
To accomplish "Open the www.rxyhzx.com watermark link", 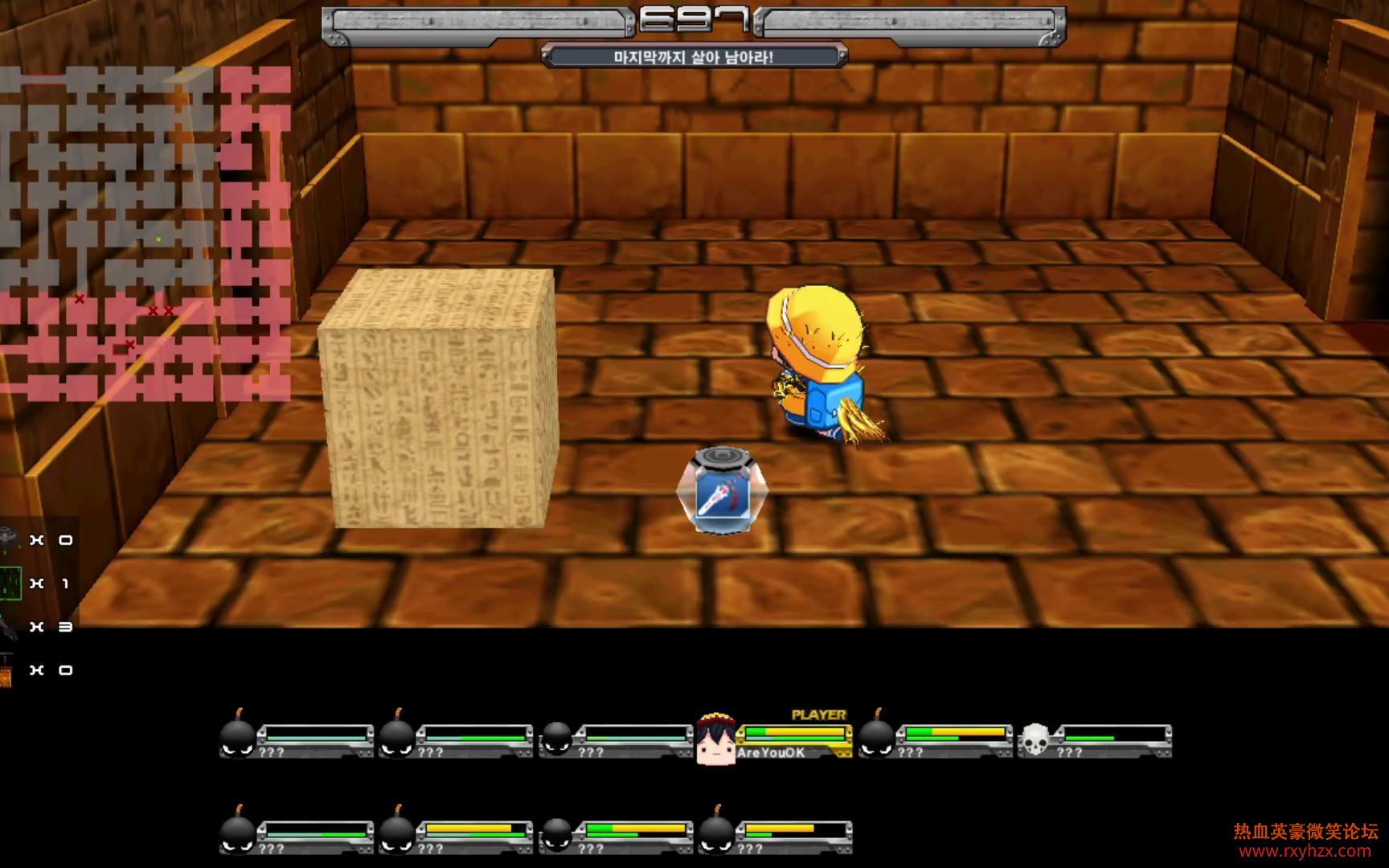I will pos(1305,852).
